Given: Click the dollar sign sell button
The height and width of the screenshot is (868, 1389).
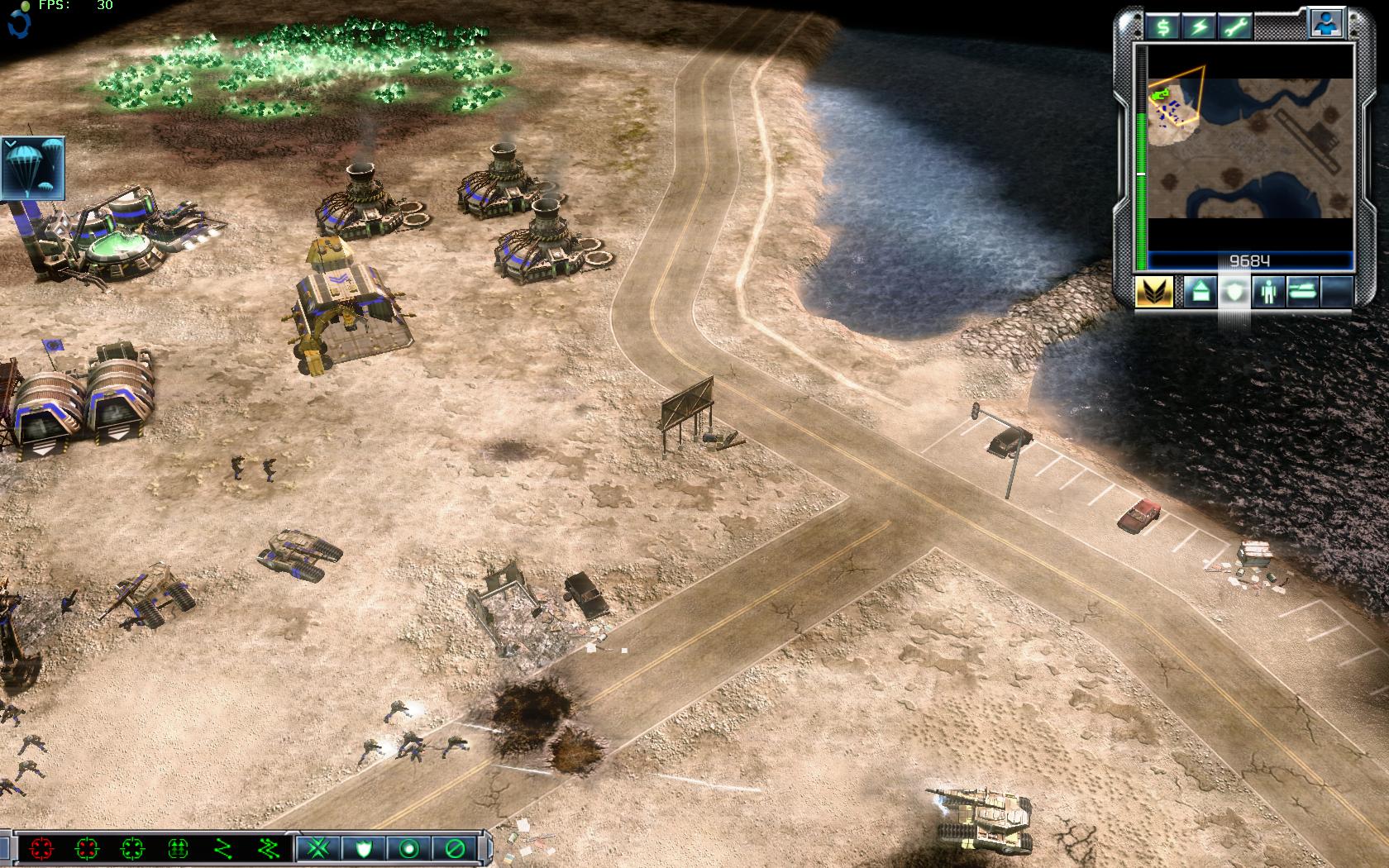Looking at the screenshot, I should (1163, 26).
